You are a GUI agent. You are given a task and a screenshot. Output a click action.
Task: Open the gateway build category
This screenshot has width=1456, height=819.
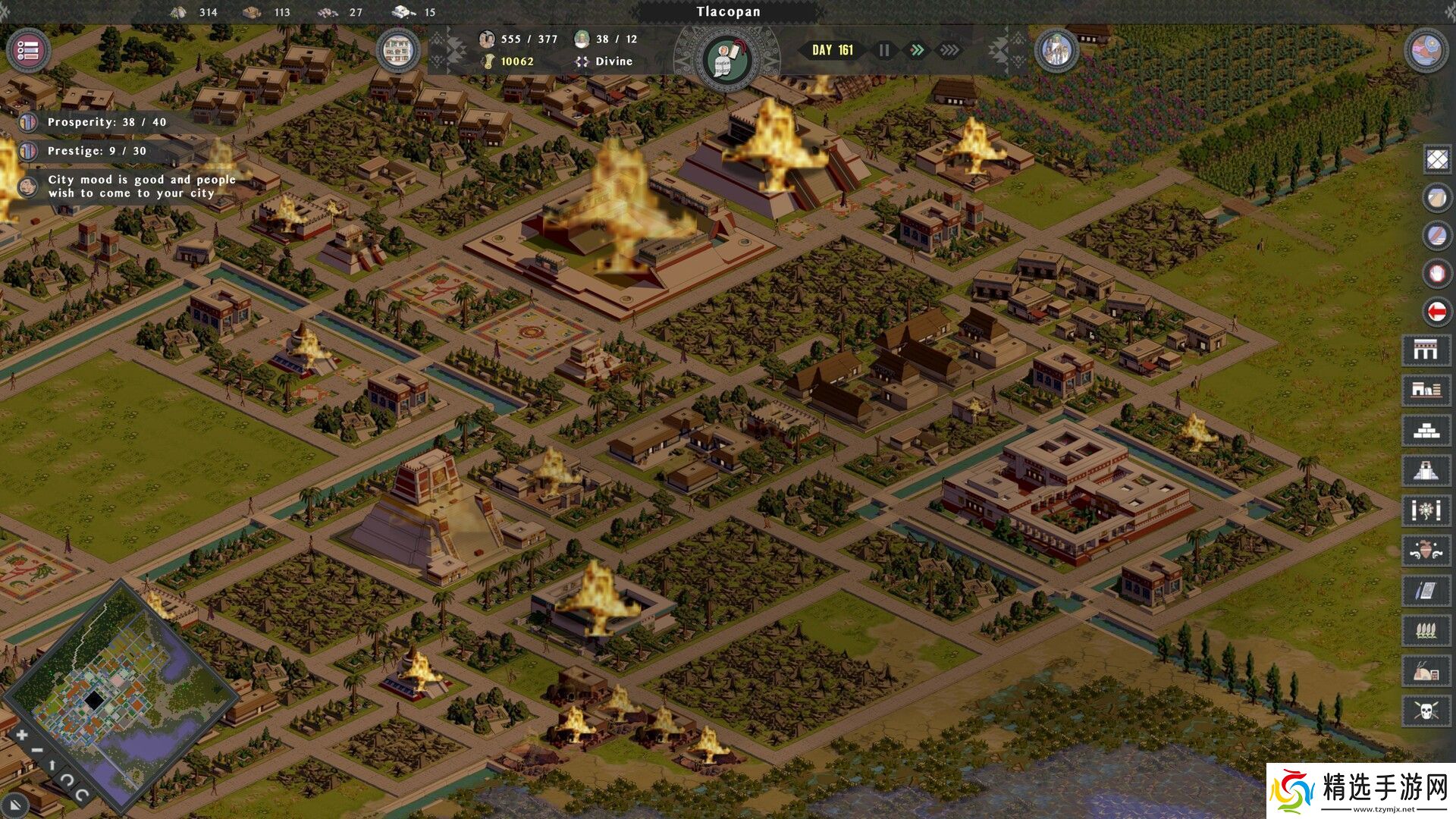pos(1426,350)
